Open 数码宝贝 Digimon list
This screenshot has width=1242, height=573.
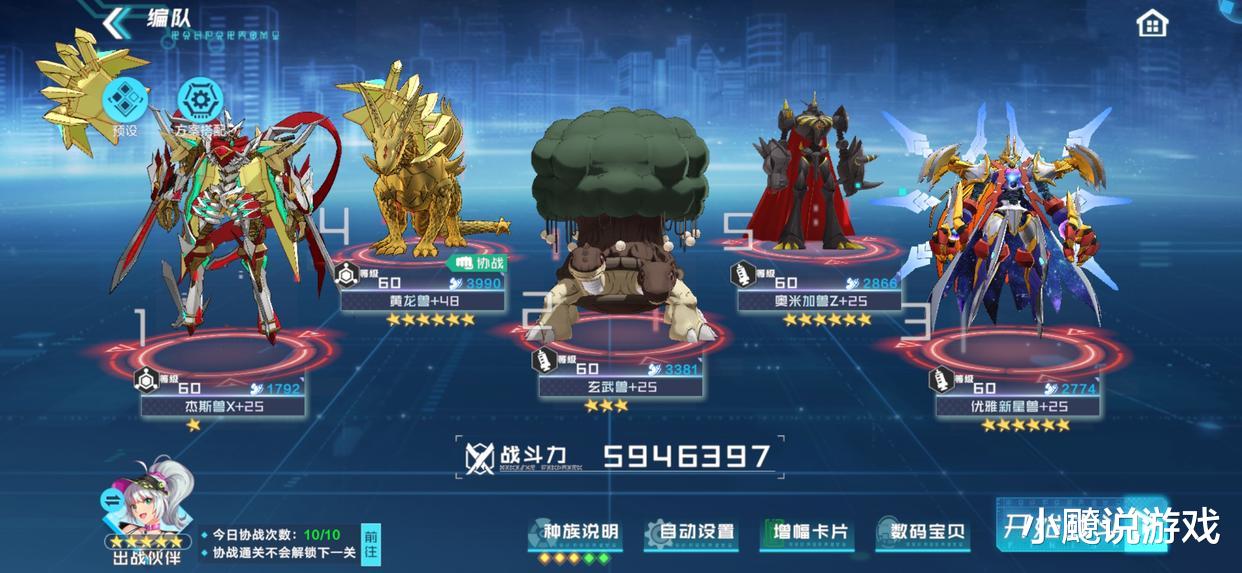921,533
